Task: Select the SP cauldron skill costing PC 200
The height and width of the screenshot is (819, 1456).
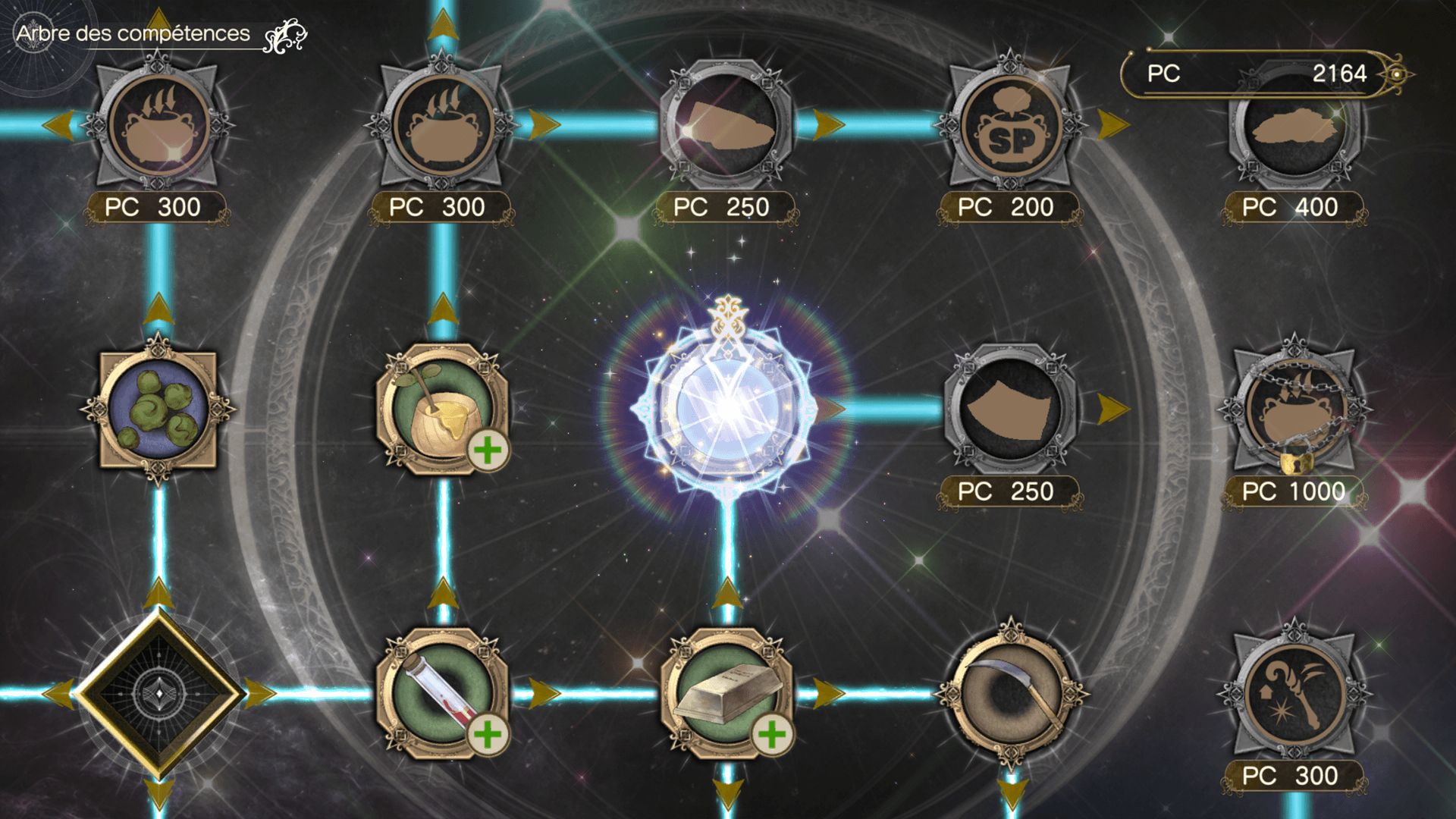Action: coord(1010,126)
